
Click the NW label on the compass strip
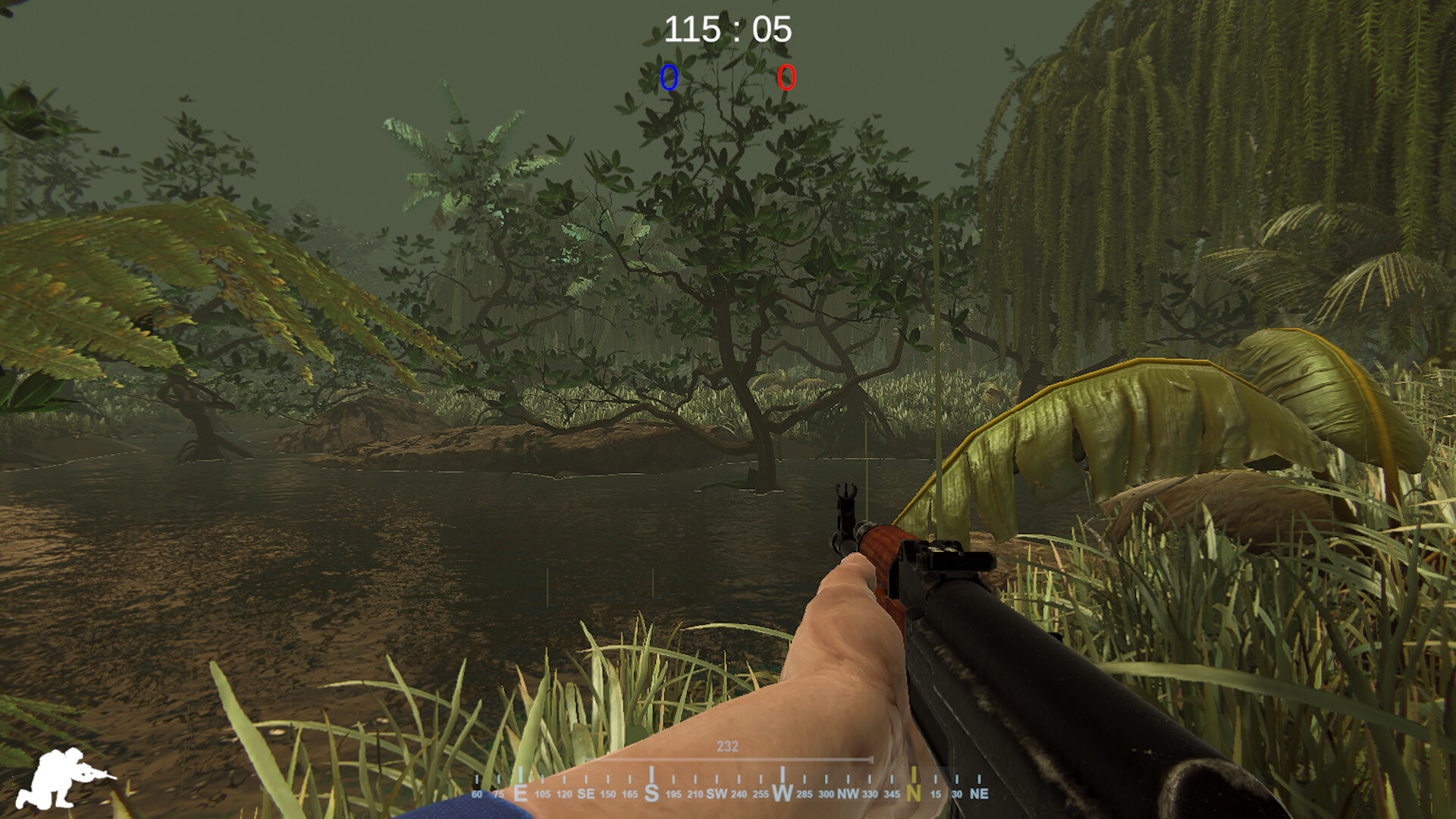click(849, 793)
